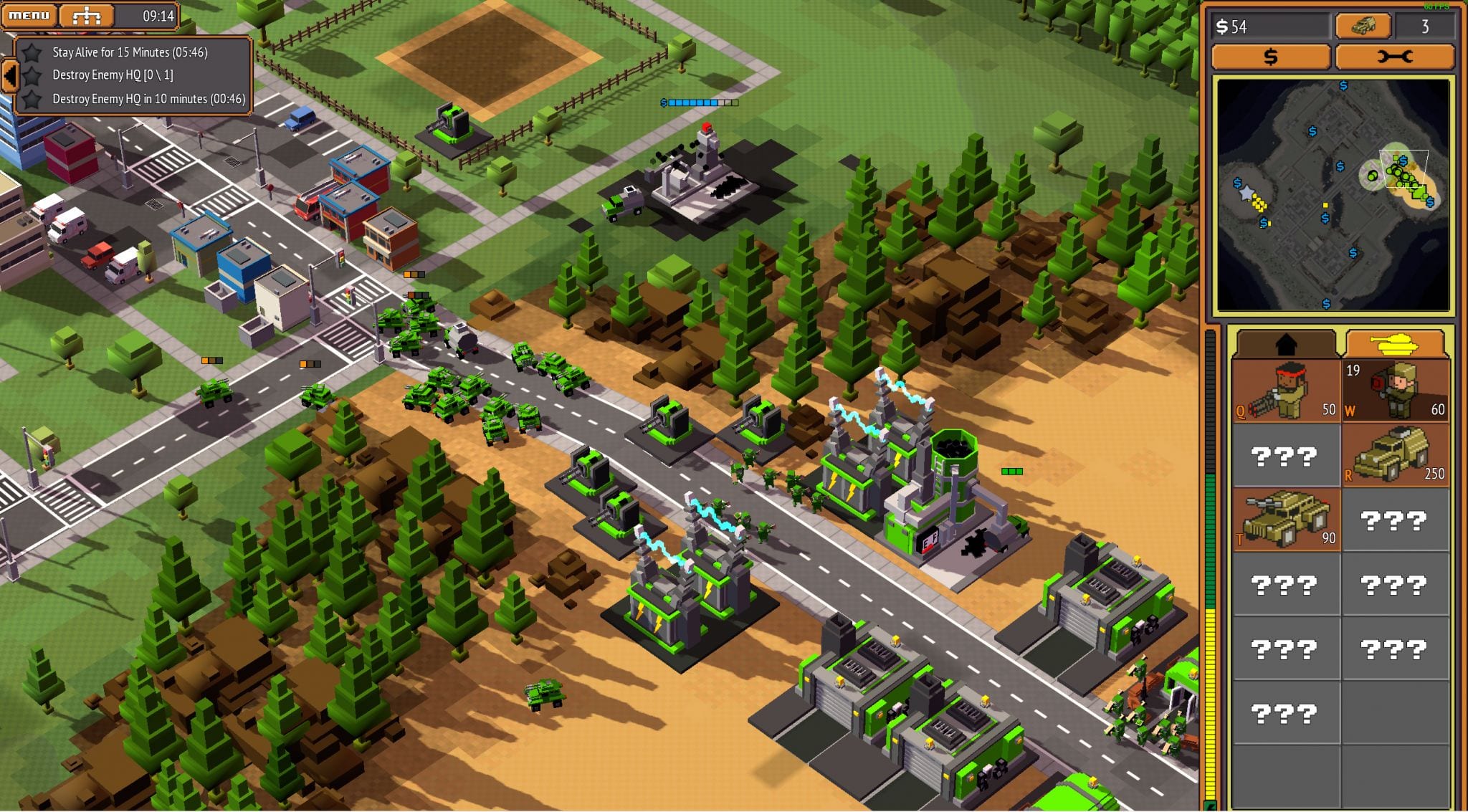This screenshot has height=812, width=1468.
Task: Build the supply truck (R slot)
Action: tap(1396, 455)
